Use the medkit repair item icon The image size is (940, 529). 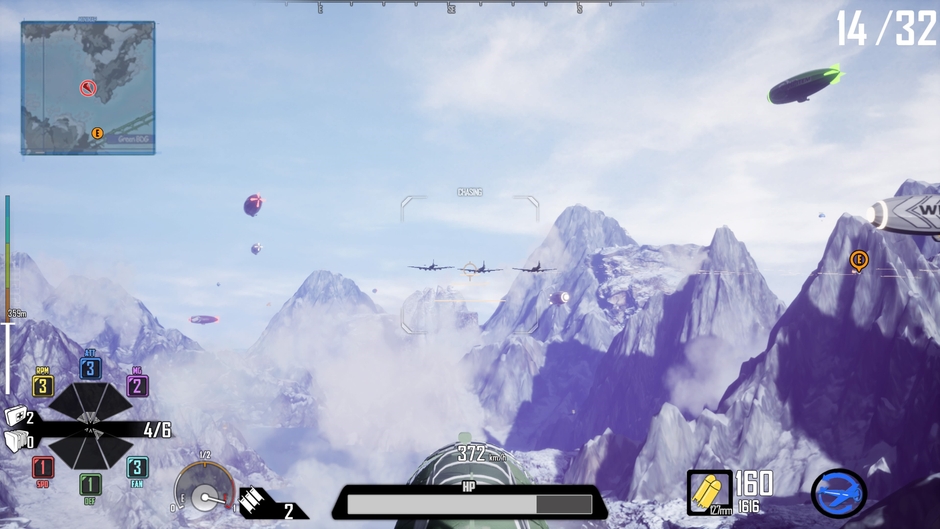coord(15,417)
